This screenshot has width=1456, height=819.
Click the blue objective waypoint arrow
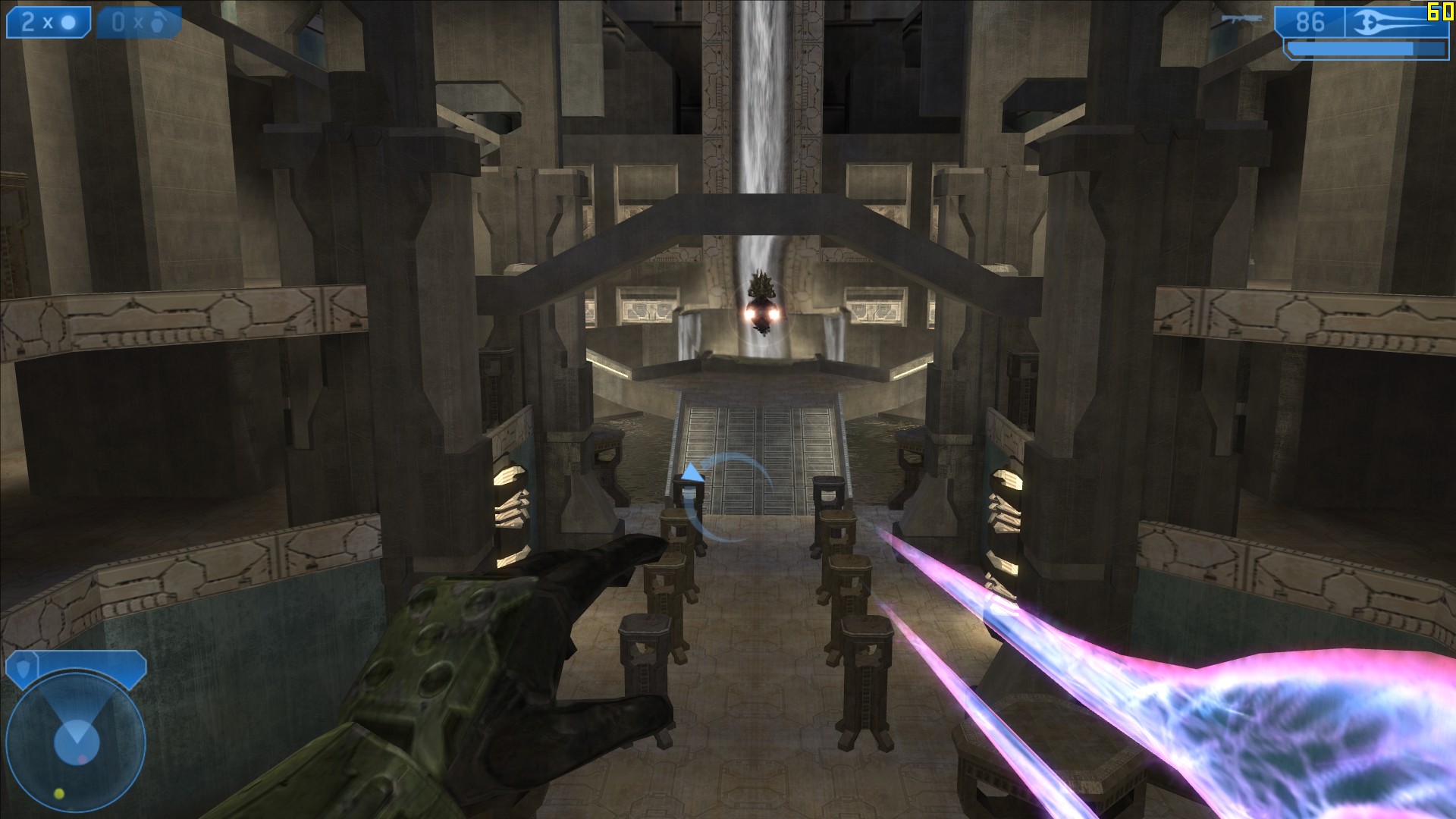click(691, 474)
